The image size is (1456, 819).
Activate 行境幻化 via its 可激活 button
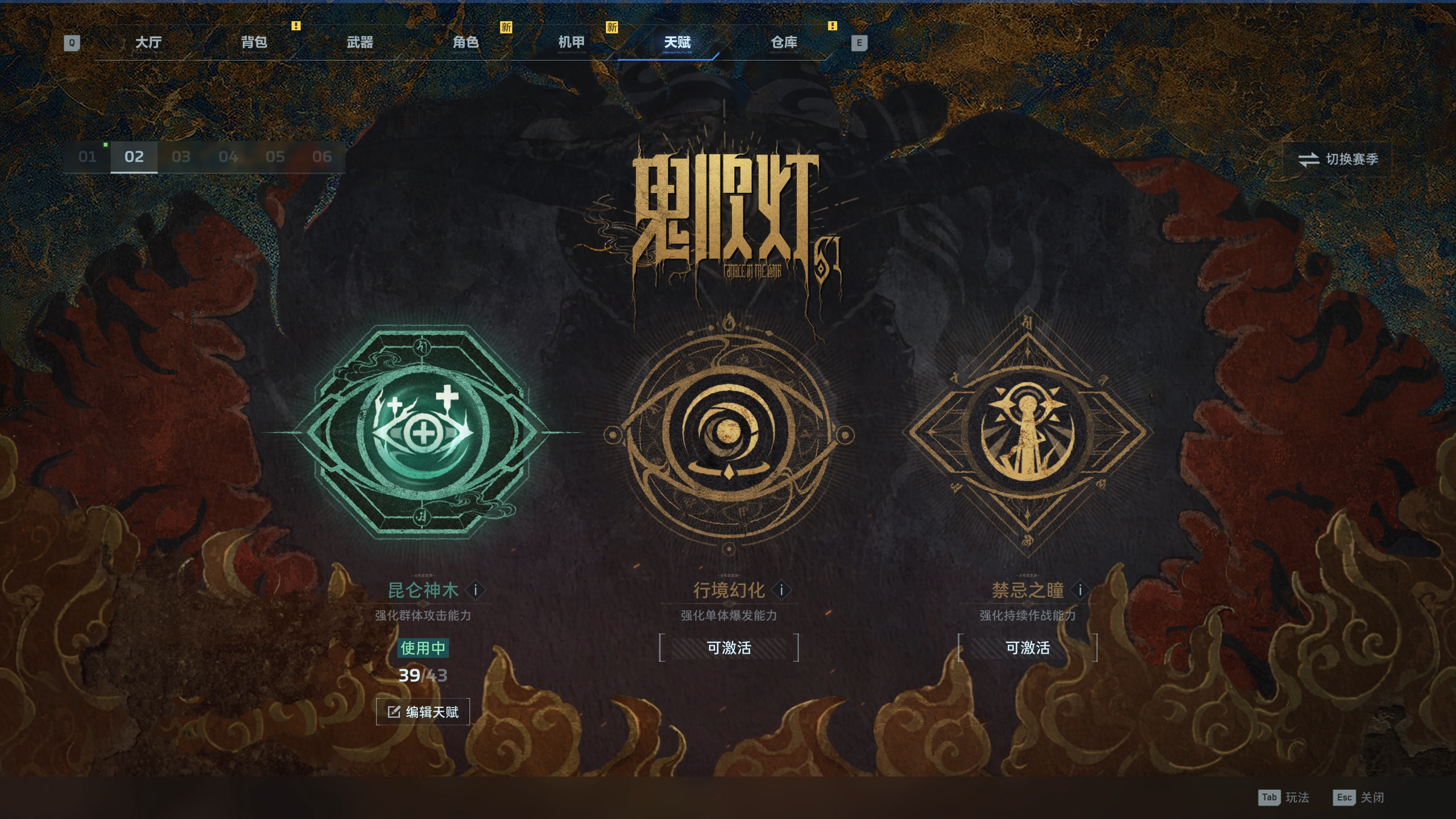pos(728,647)
